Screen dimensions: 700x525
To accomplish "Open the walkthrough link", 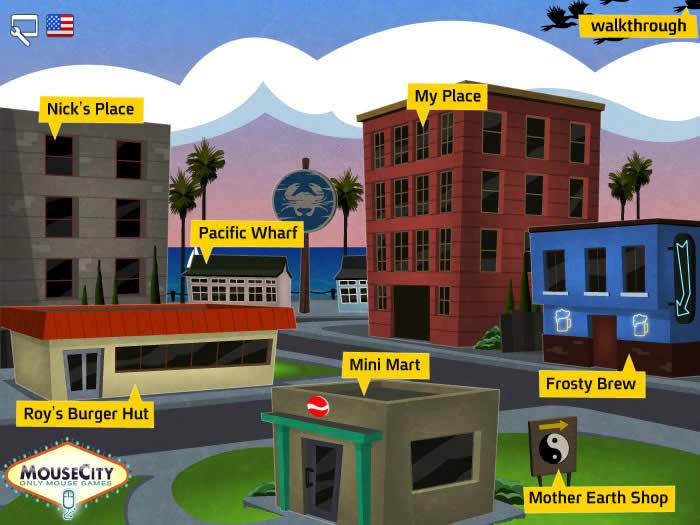I will pyautogui.click(x=638, y=25).
